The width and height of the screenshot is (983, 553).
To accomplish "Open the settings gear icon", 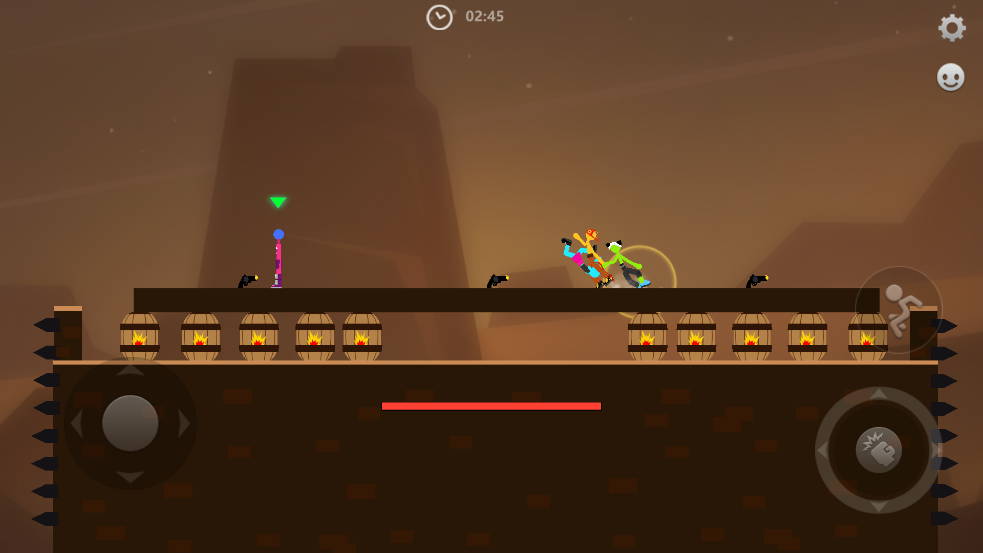I will point(951,28).
